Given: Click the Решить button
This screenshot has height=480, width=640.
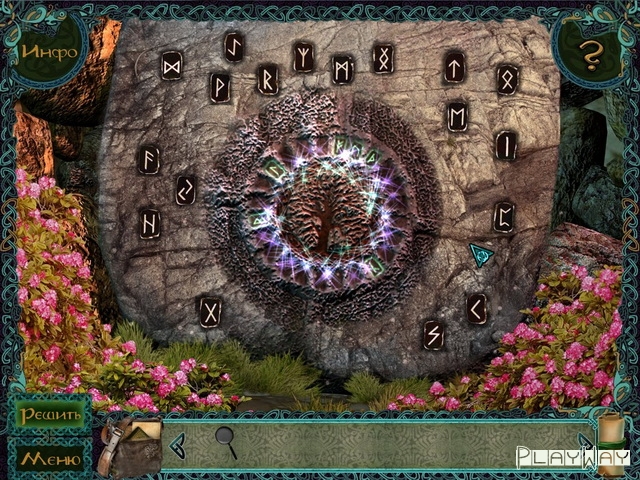Looking at the screenshot, I should click(x=48, y=415).
